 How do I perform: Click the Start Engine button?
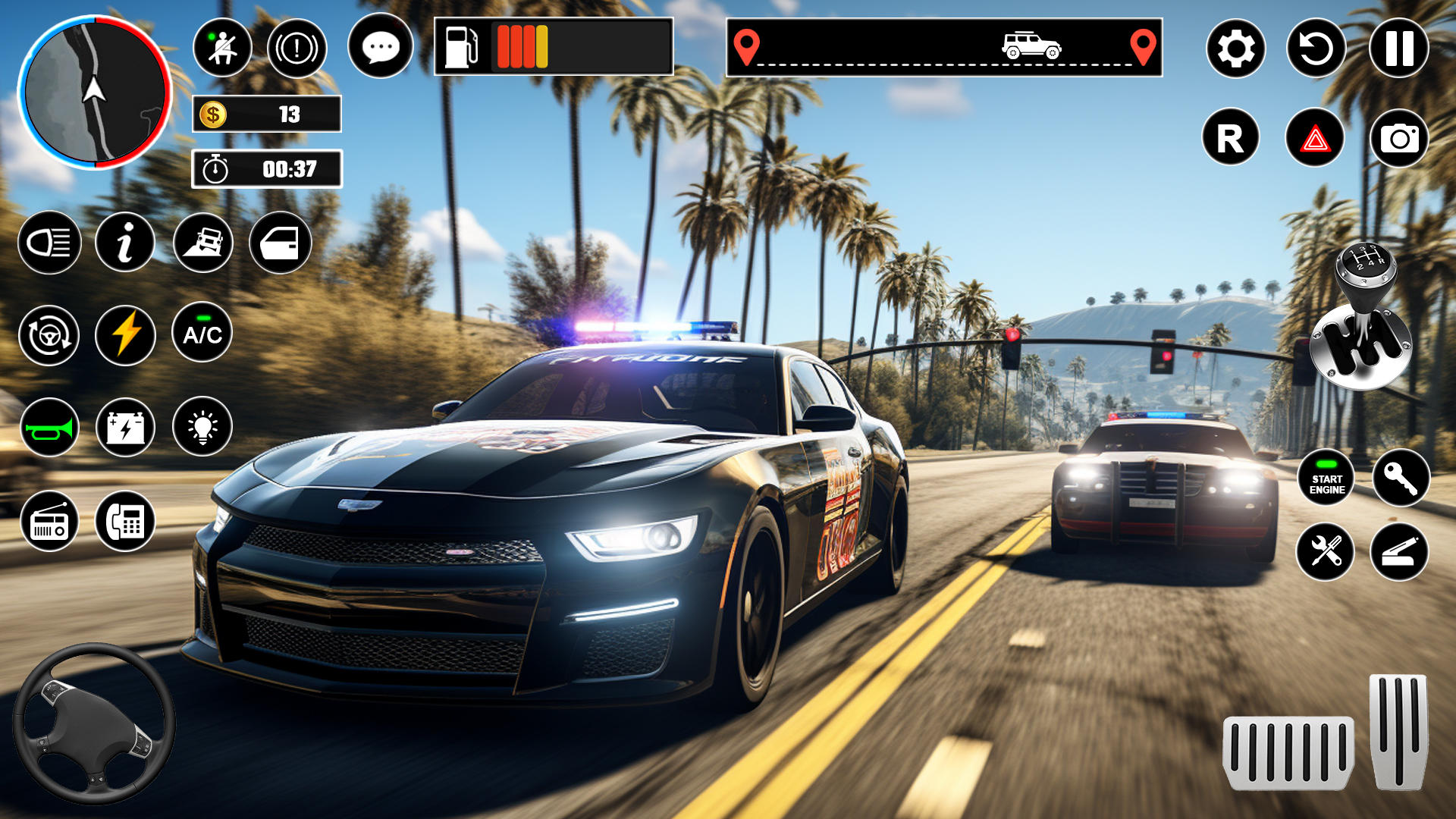(x=1326, y=478)
